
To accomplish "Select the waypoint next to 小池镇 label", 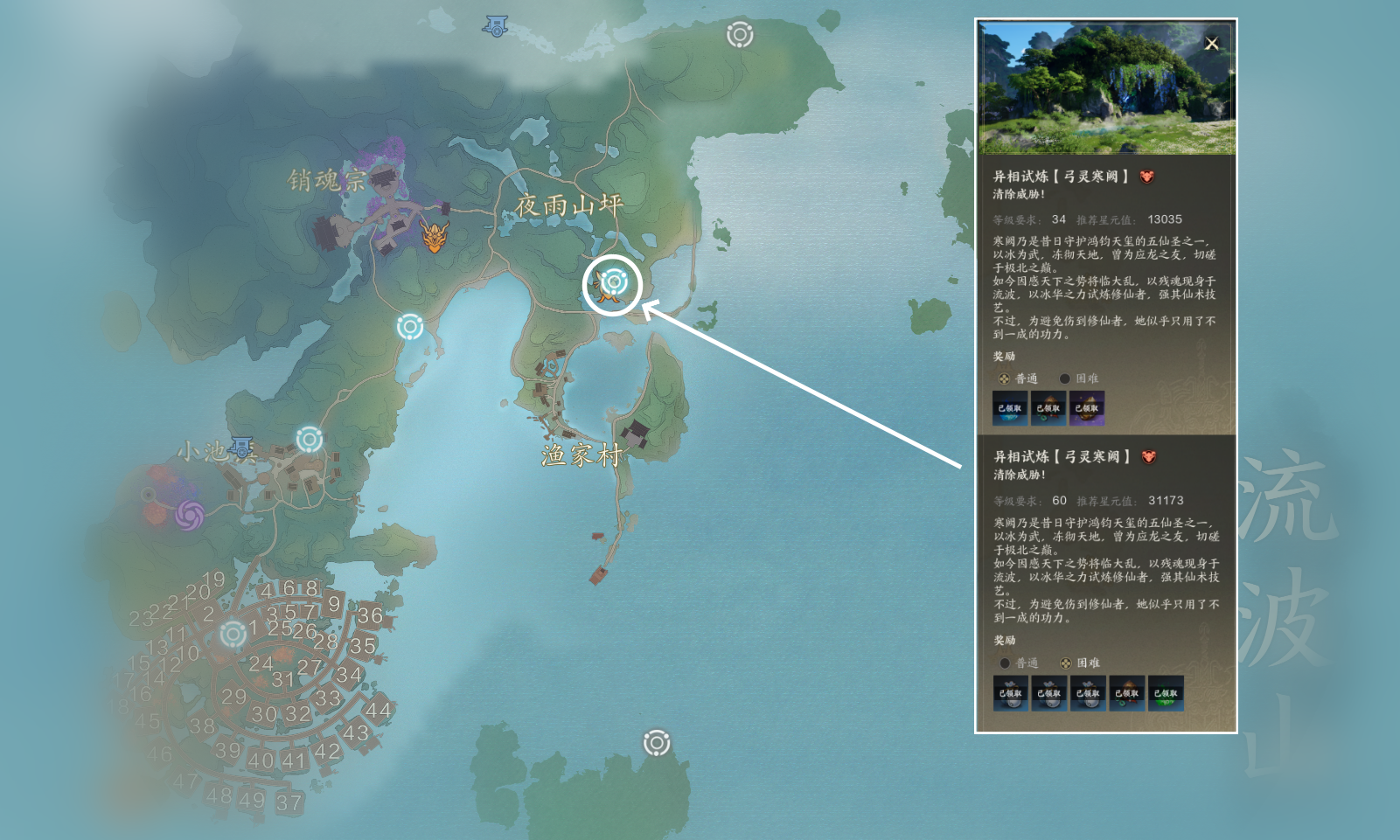I will pyautogui.click(x=309, y=439).
